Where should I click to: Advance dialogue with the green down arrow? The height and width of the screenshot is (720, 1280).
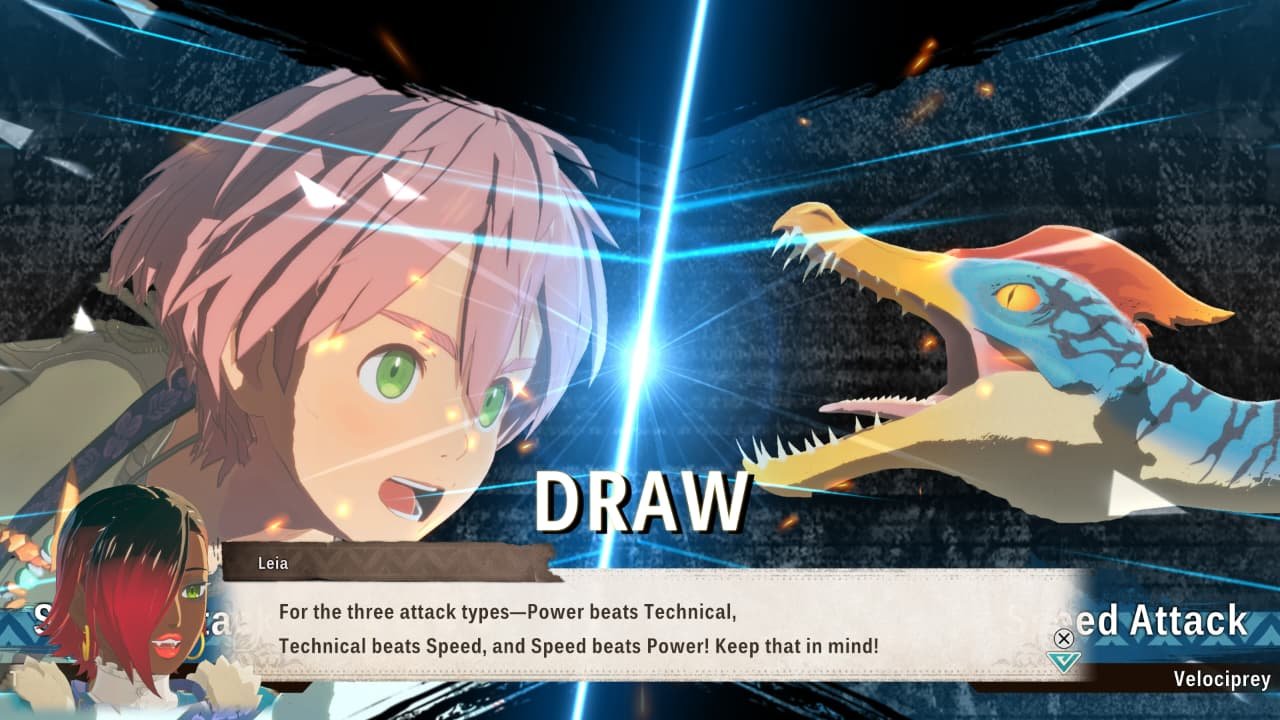(1063, 661)
